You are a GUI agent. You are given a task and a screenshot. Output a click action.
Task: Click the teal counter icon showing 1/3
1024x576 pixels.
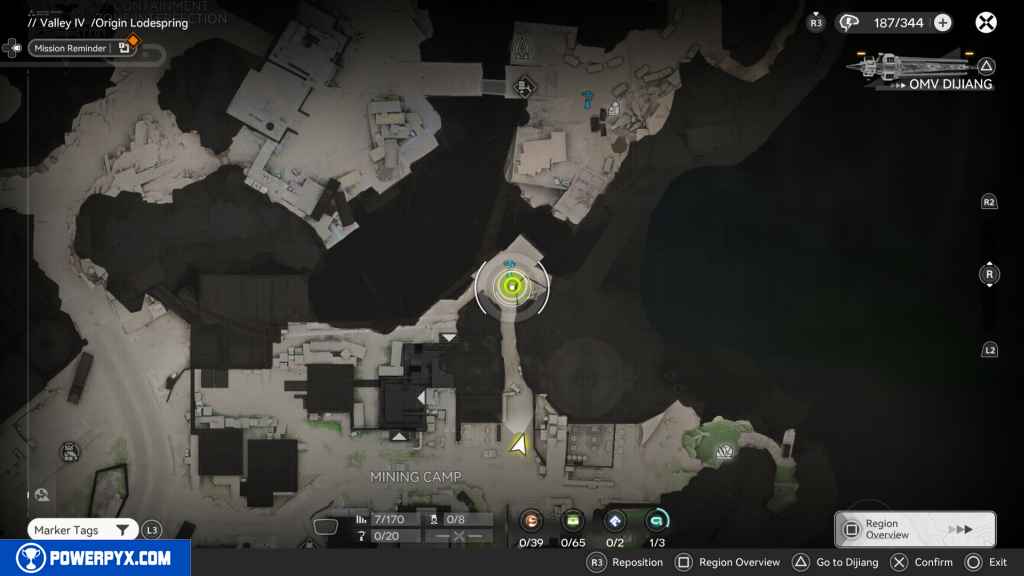click(x=657, y=520)
